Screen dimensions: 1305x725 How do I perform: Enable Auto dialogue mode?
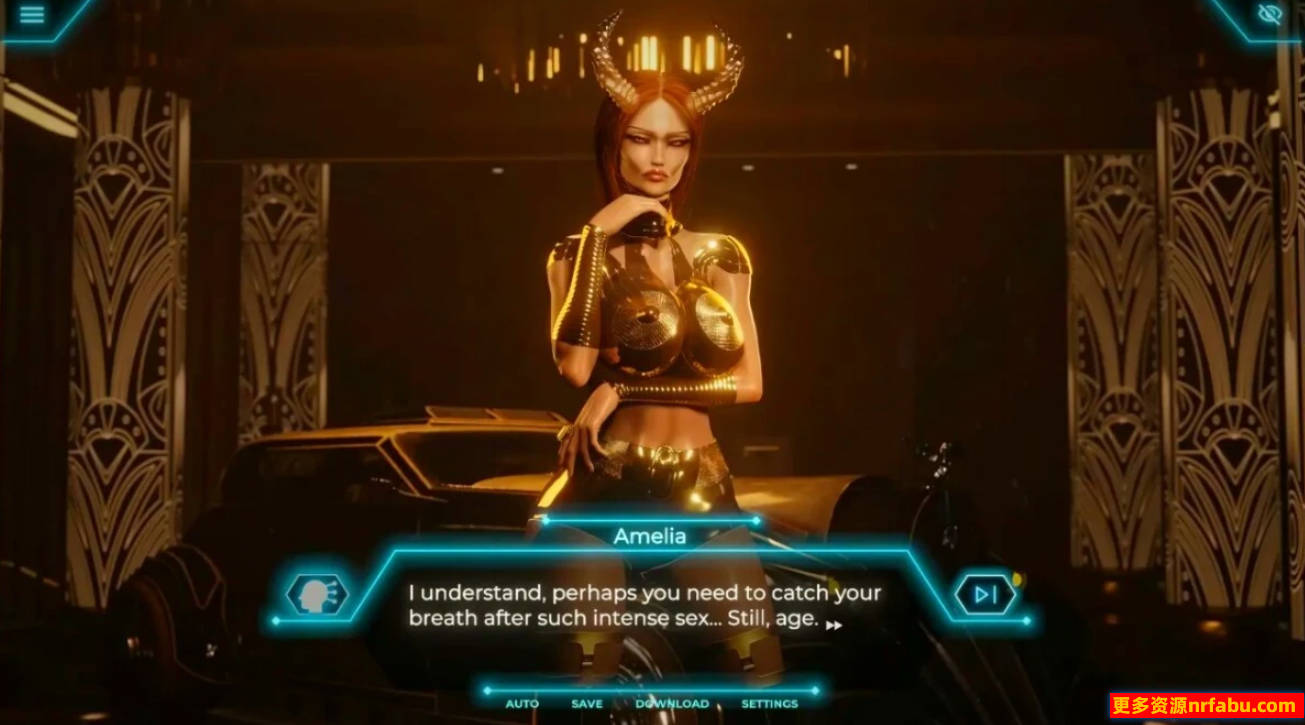[x=522, y=704]
